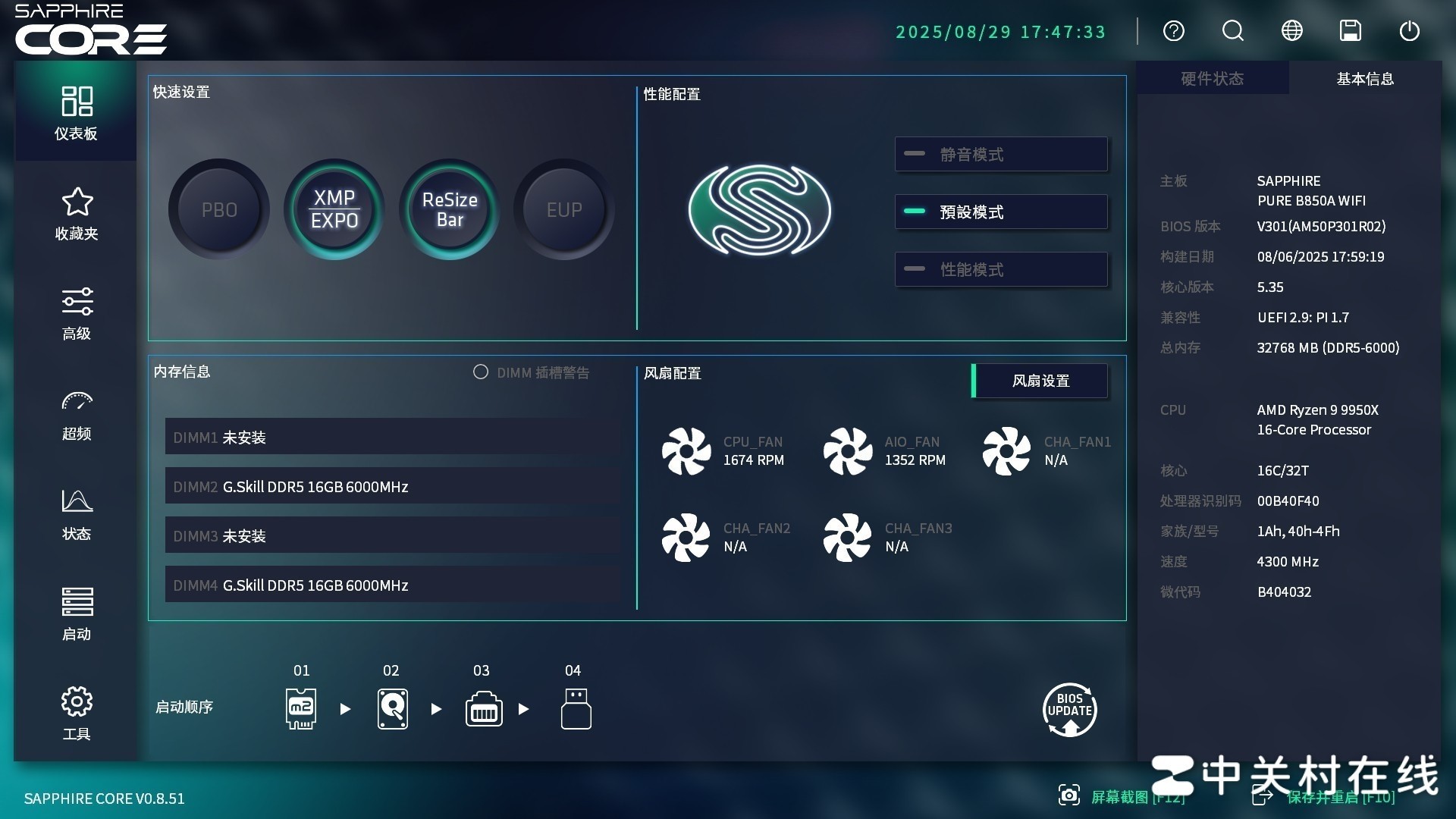Select the DIMM 插槽警告 radio button
The image size is (1456, 819).
(480, 372)
